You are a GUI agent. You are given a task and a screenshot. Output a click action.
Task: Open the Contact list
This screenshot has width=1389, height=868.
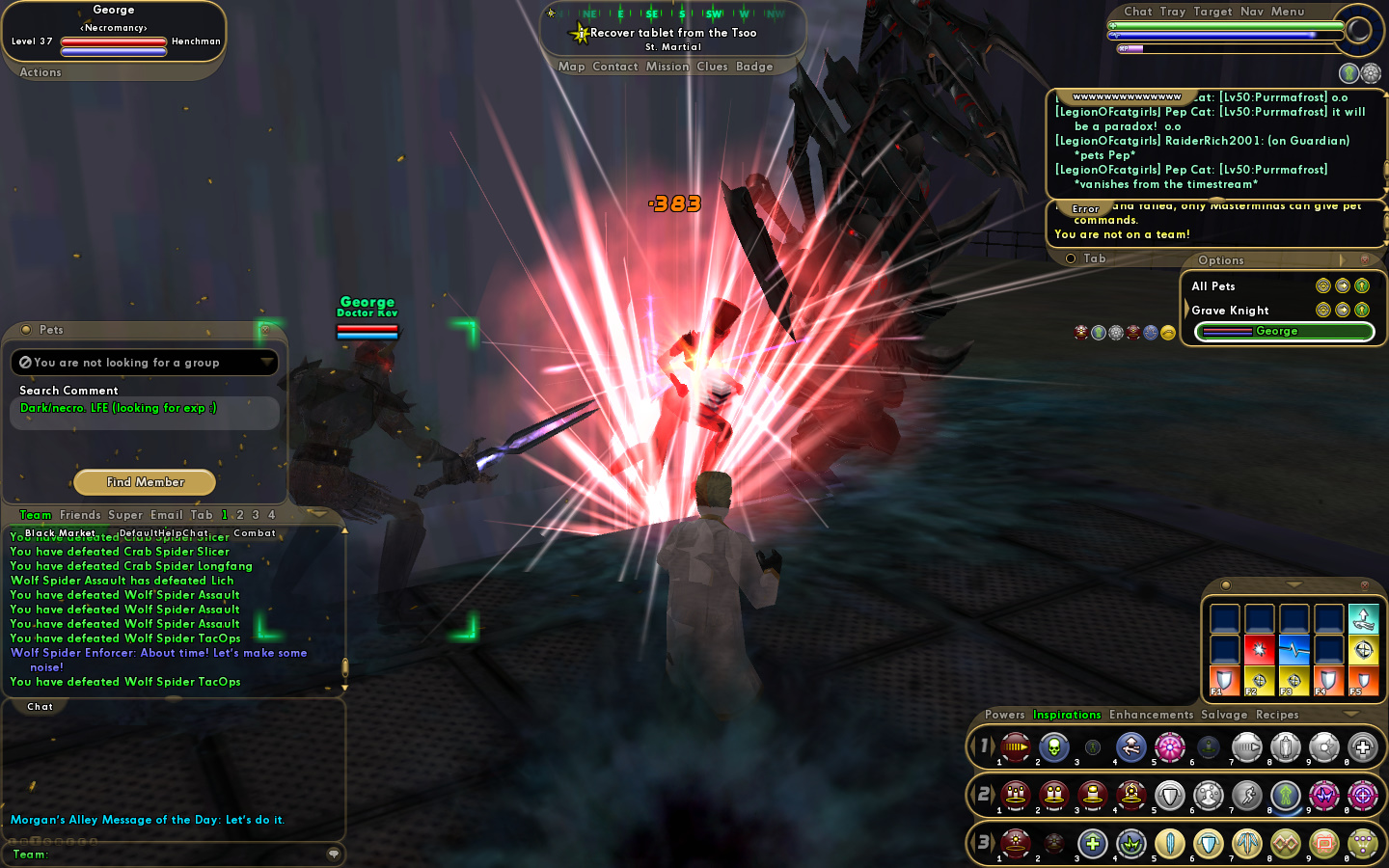click(615, 67)
